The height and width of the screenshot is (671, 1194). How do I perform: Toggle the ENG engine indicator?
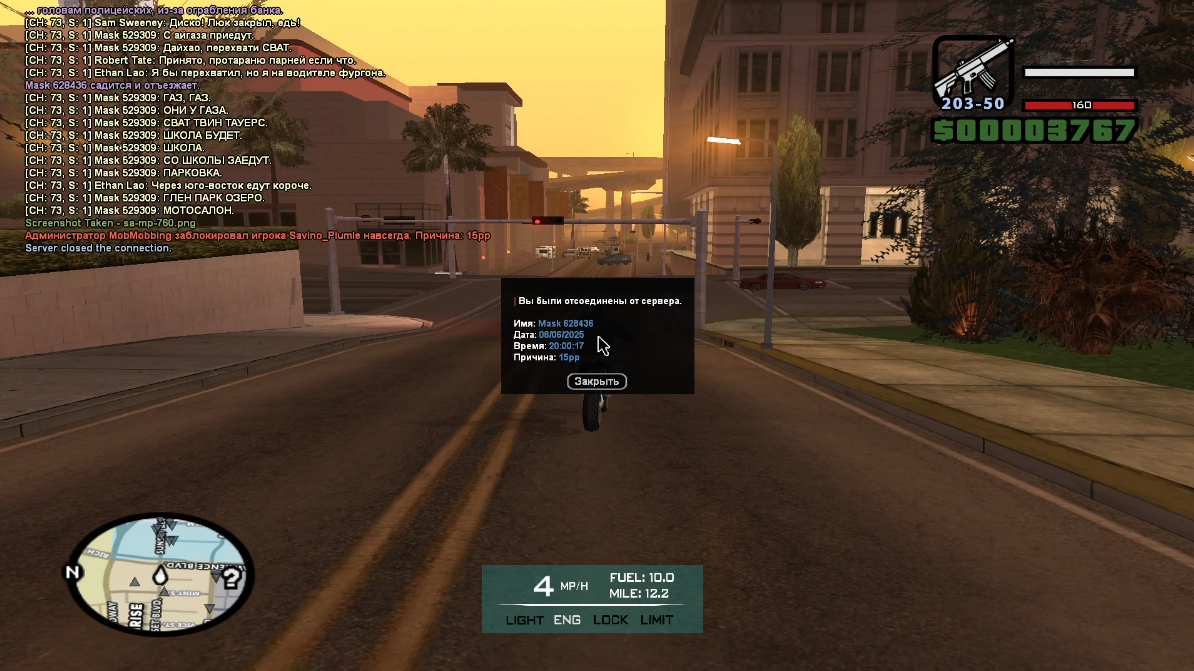(567, 620)
